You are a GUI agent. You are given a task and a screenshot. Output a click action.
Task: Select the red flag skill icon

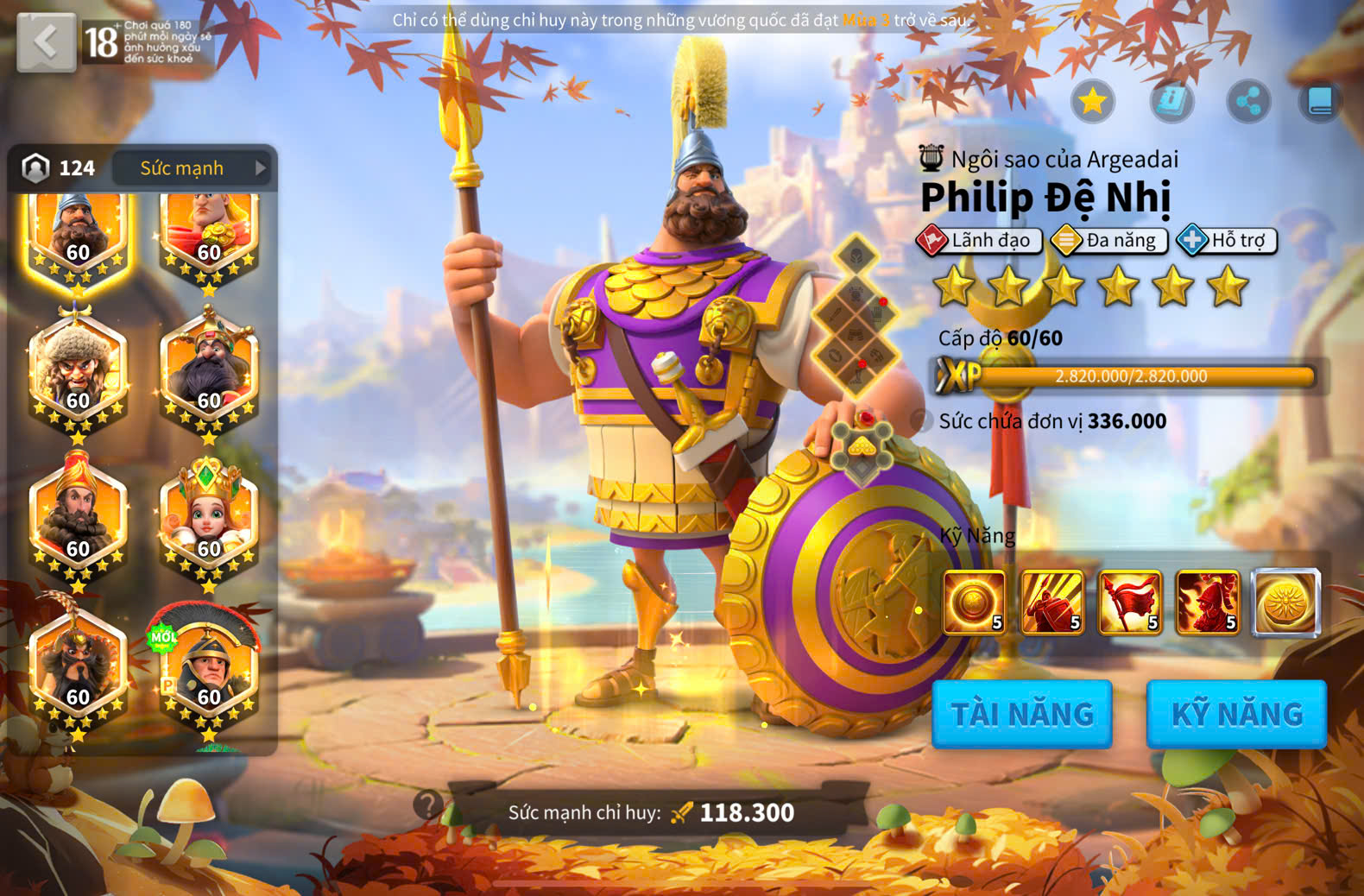tap(1129, 602)
